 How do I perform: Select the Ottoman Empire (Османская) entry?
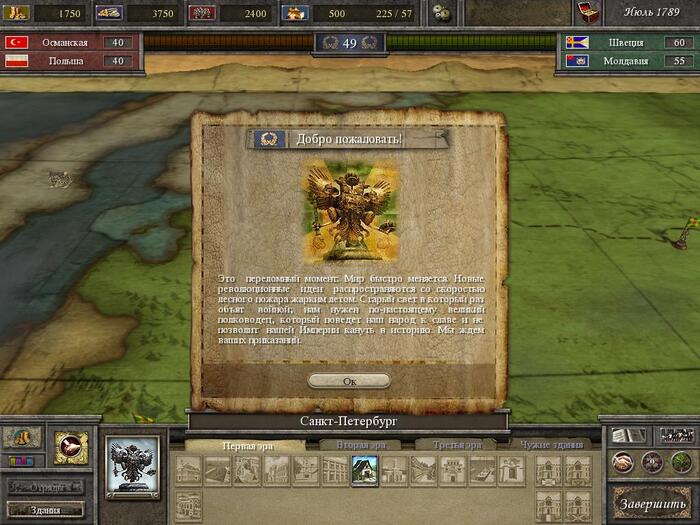coord(70,43)
